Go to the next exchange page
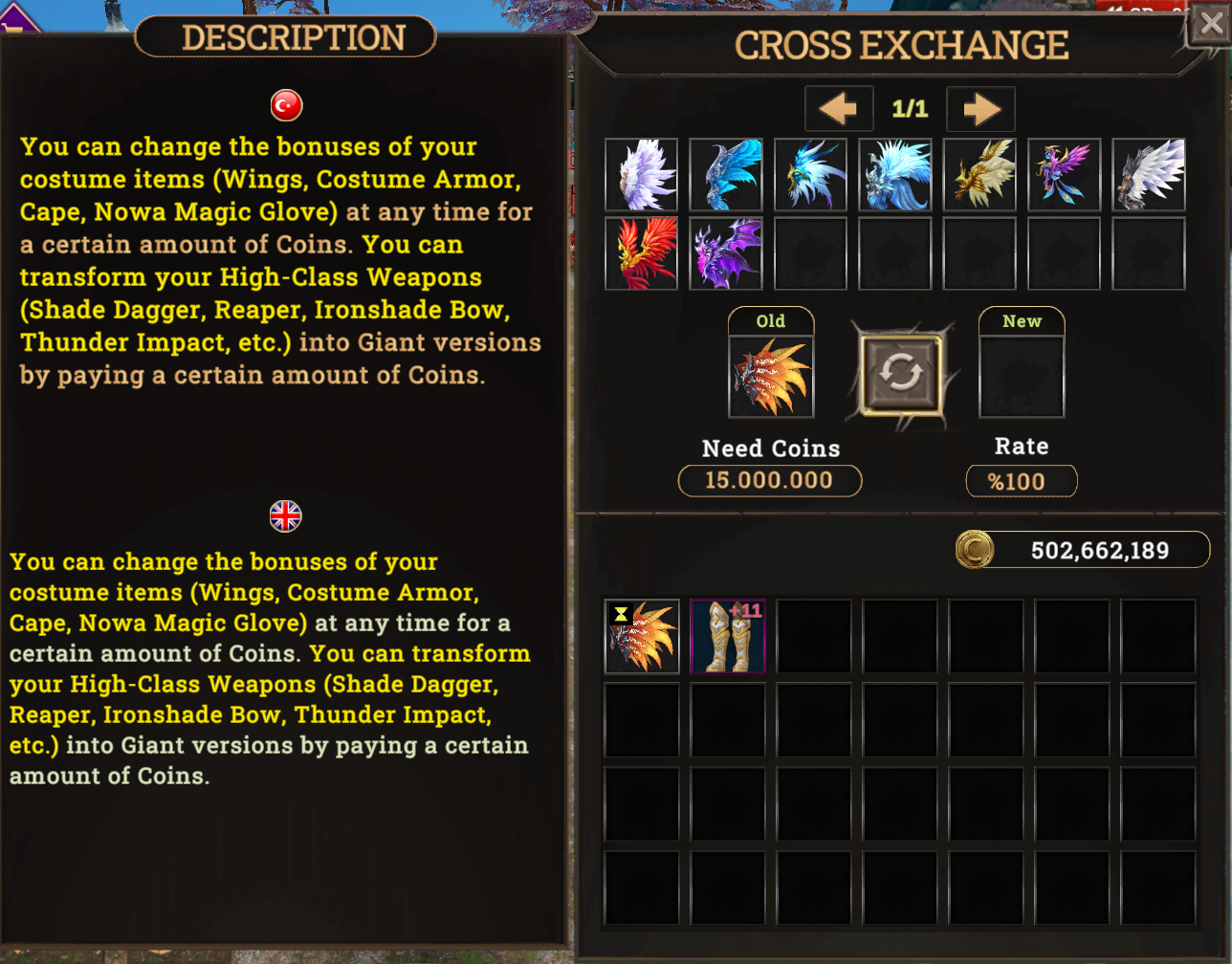The width and height of the screenshot is (1232, 964). 980,109
